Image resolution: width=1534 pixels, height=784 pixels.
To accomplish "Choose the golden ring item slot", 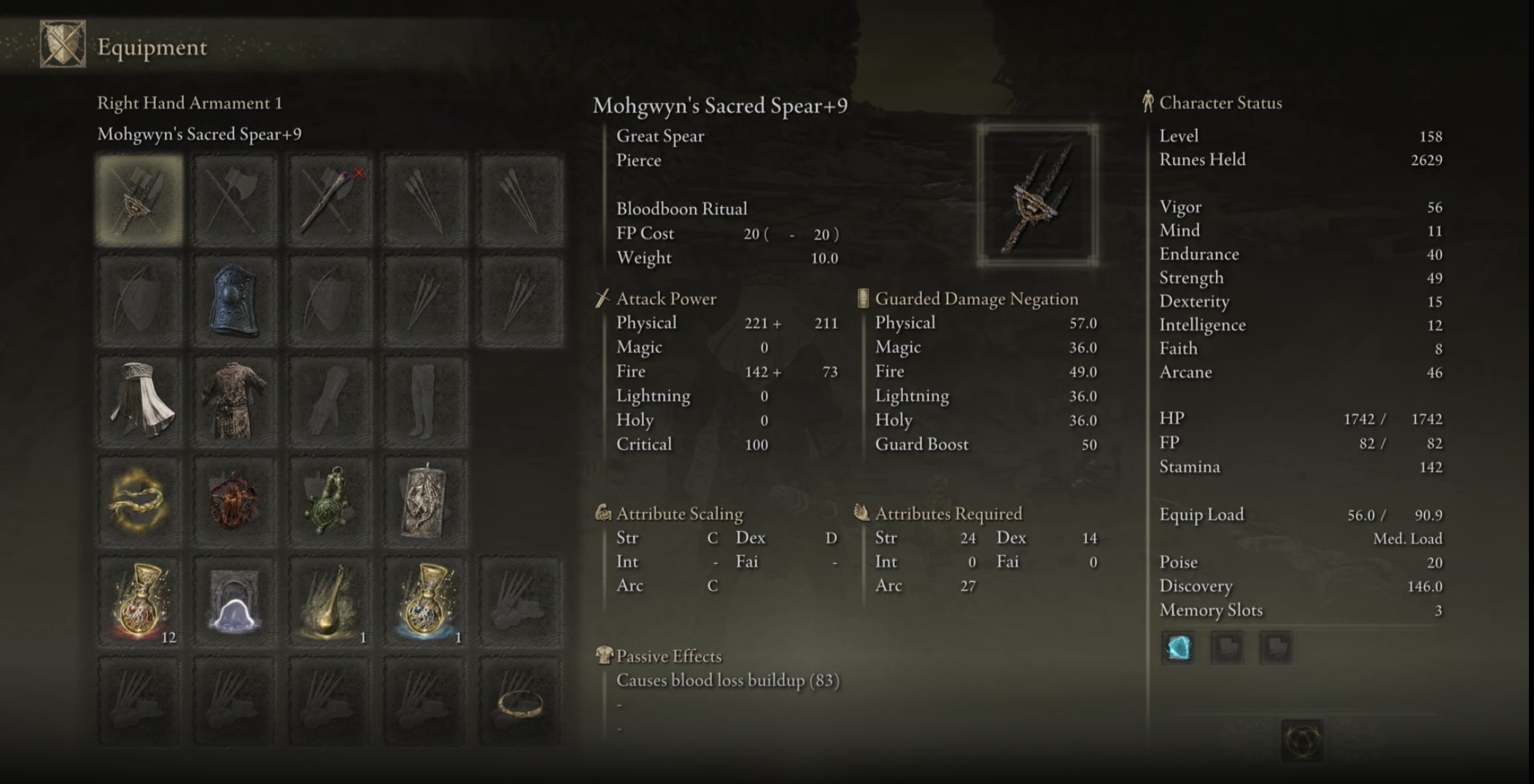I will [x=520, y=702].
